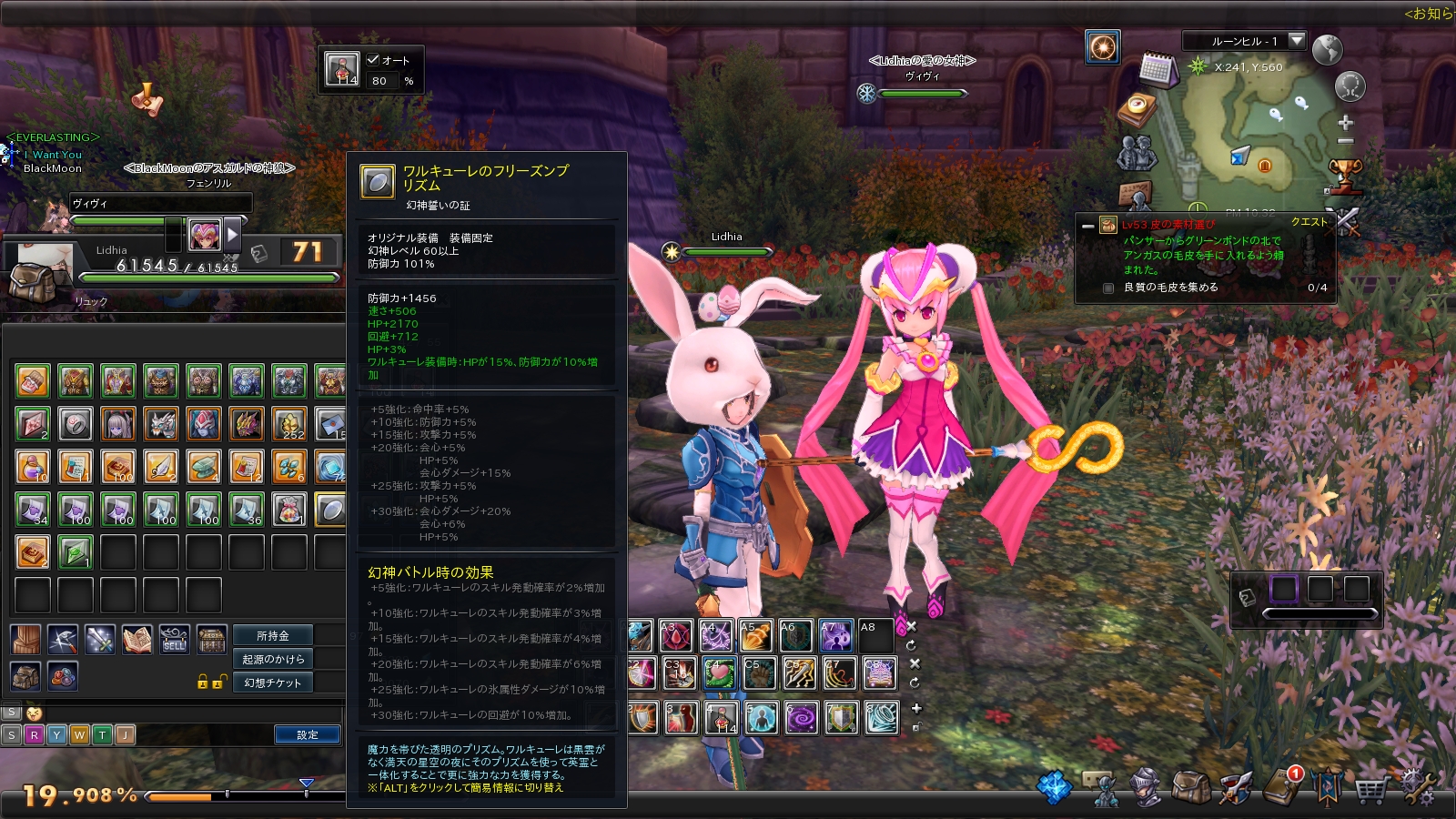The width and height of the screenshot is (1456, 819).
Task: Click the 設定 button at the bottom of the inventory
Action: click(x=307, y=734)
